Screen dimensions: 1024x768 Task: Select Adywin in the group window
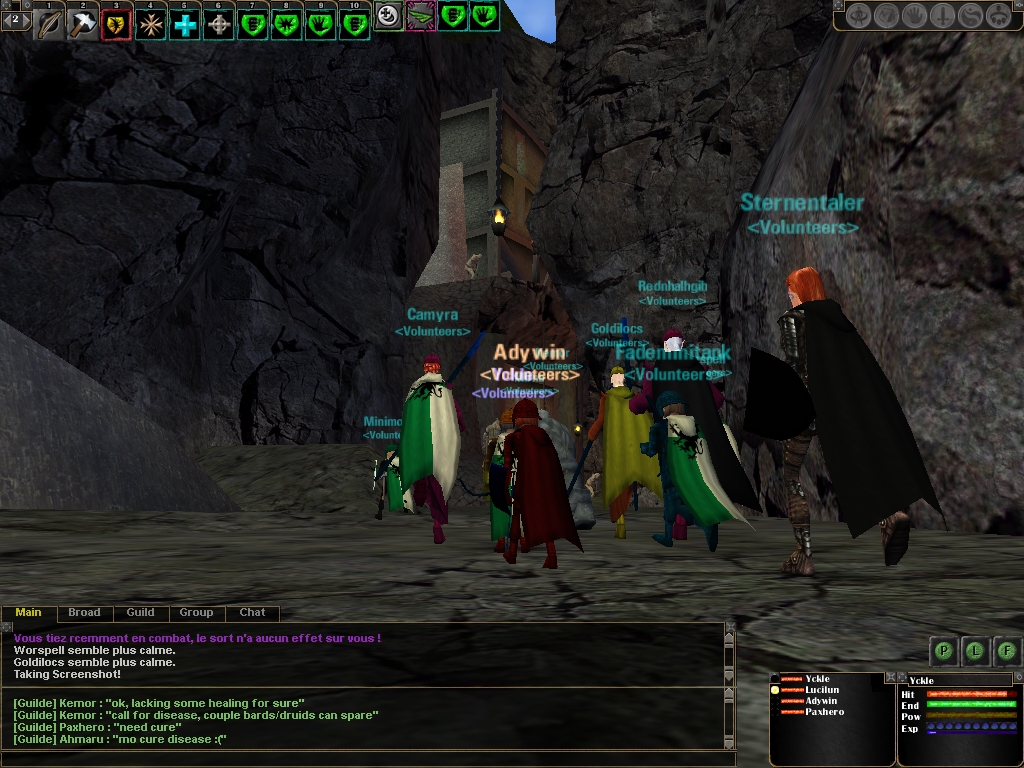pyautogui.click(x=821, y=701)
